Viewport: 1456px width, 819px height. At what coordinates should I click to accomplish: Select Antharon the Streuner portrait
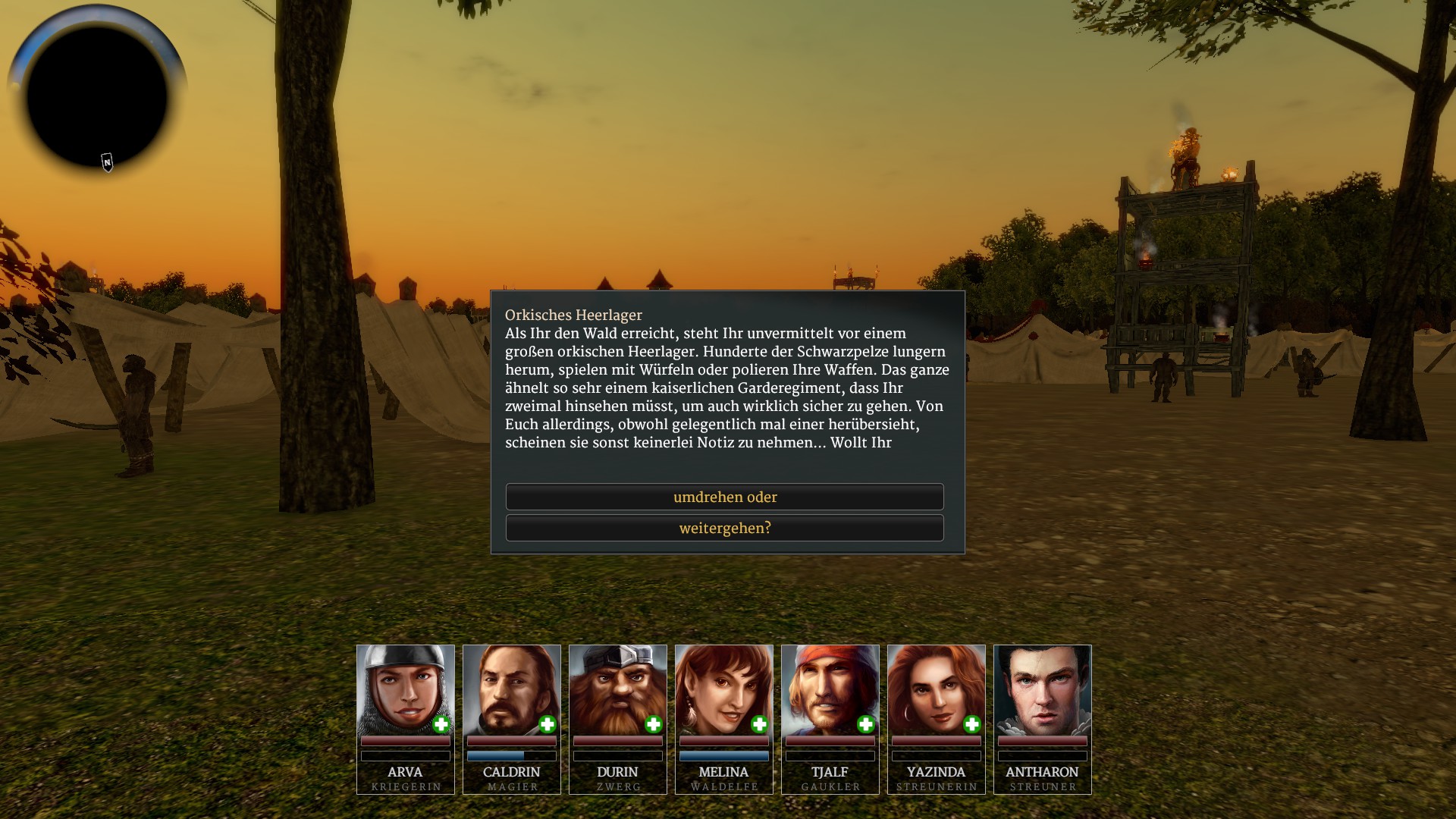coord(1042,689)
